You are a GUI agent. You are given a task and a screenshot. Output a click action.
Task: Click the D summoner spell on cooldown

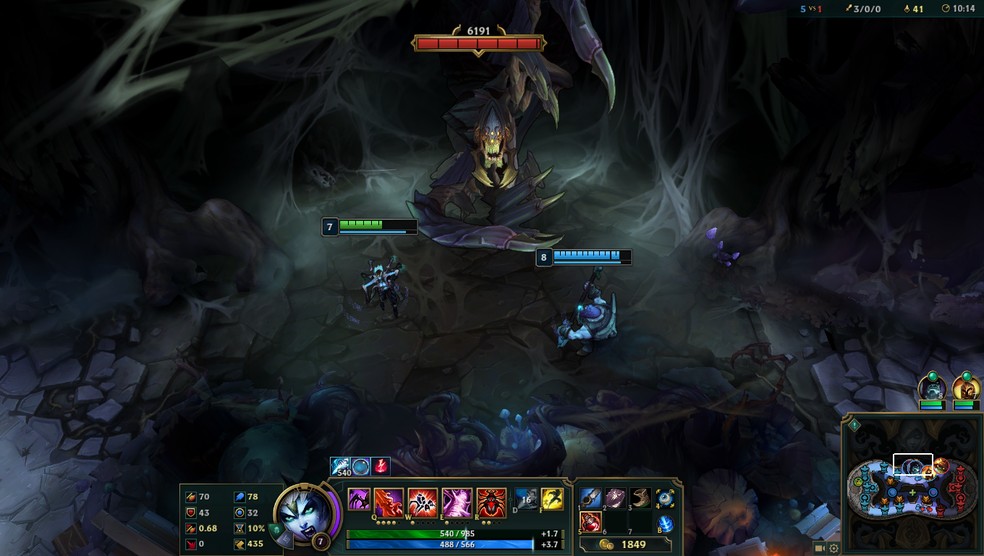[526, 499]
